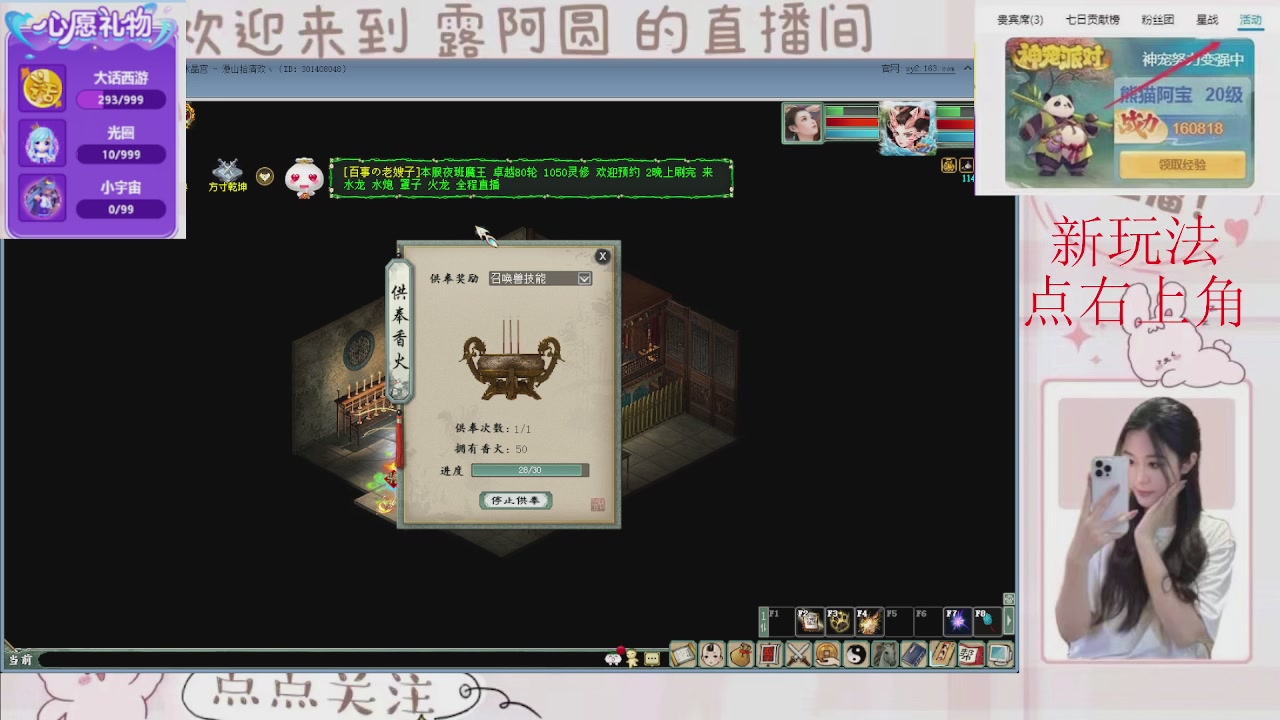
Task: Click the 大话西游 wish gift thumbnail
Action: click(41, 87)
